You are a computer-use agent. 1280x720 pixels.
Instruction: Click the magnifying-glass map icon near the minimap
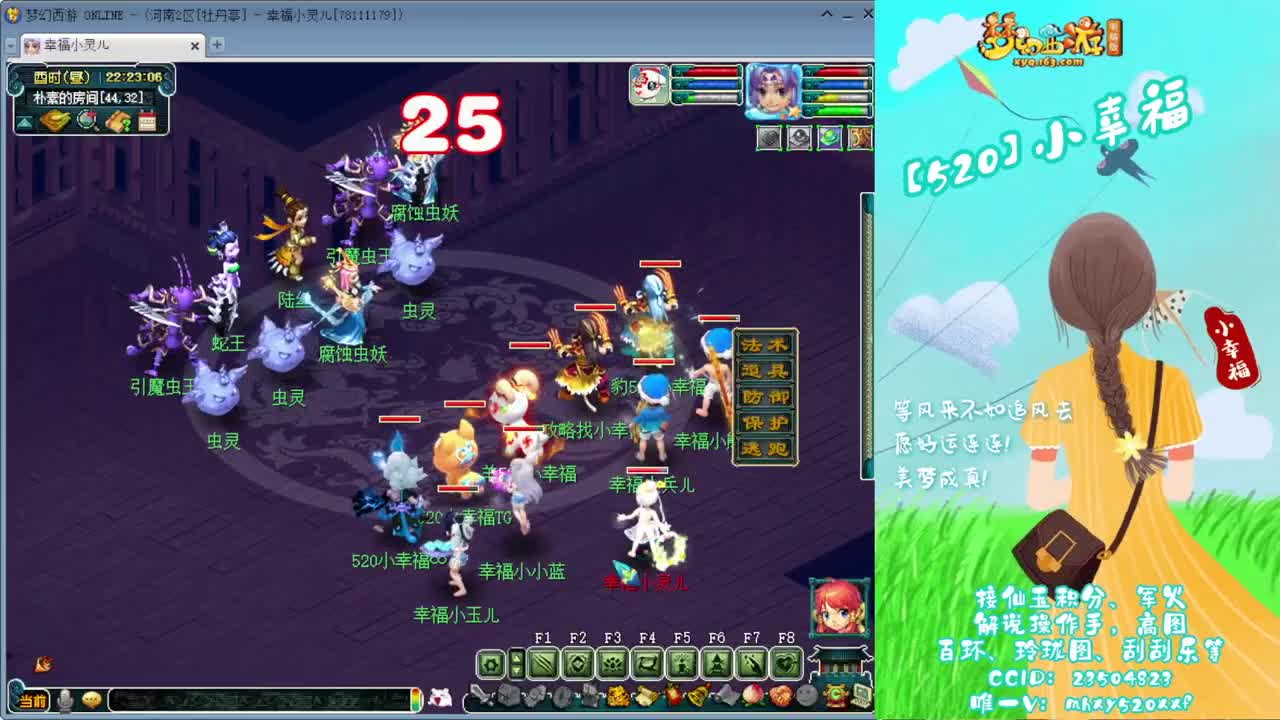(x=87, y=120)
